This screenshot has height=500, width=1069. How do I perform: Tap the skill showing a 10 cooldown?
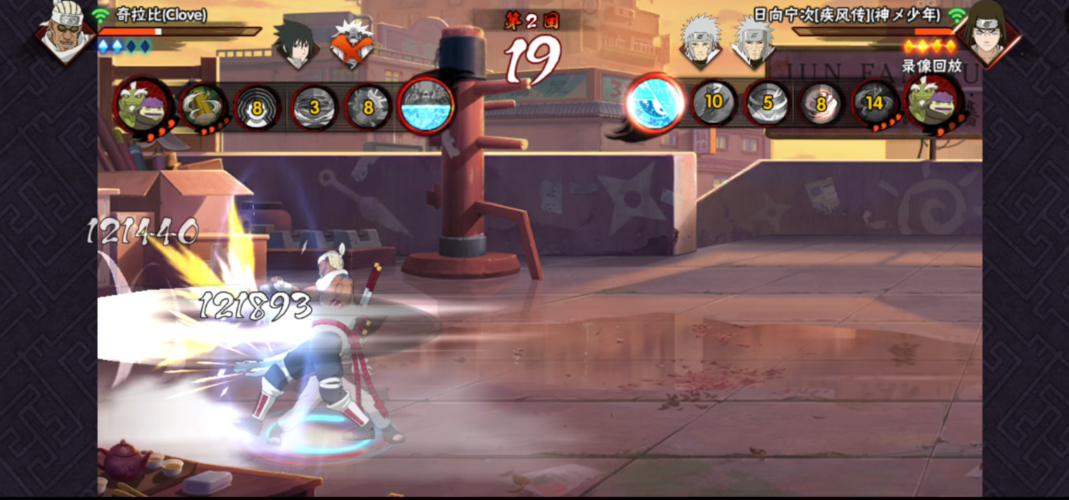coord(714,102)
